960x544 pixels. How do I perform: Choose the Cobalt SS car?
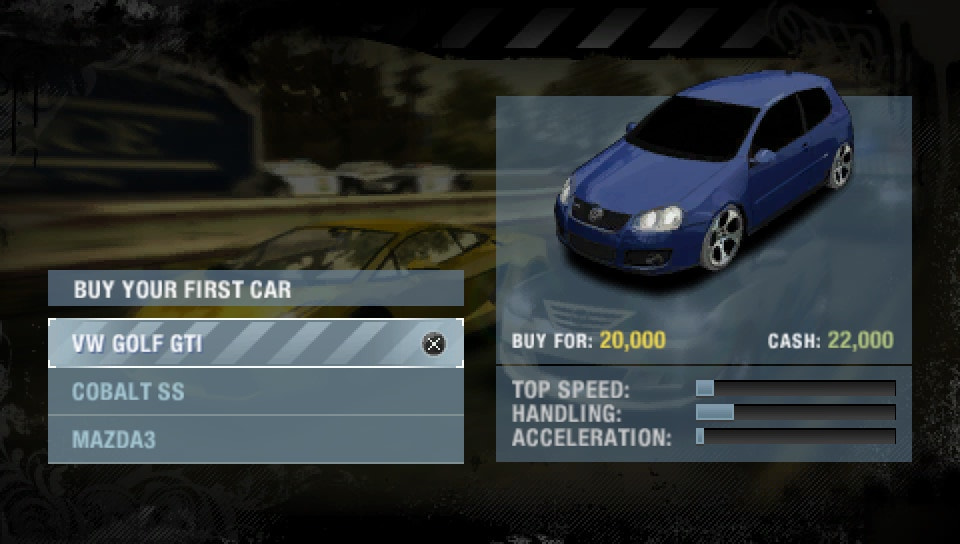coord(255,392)
